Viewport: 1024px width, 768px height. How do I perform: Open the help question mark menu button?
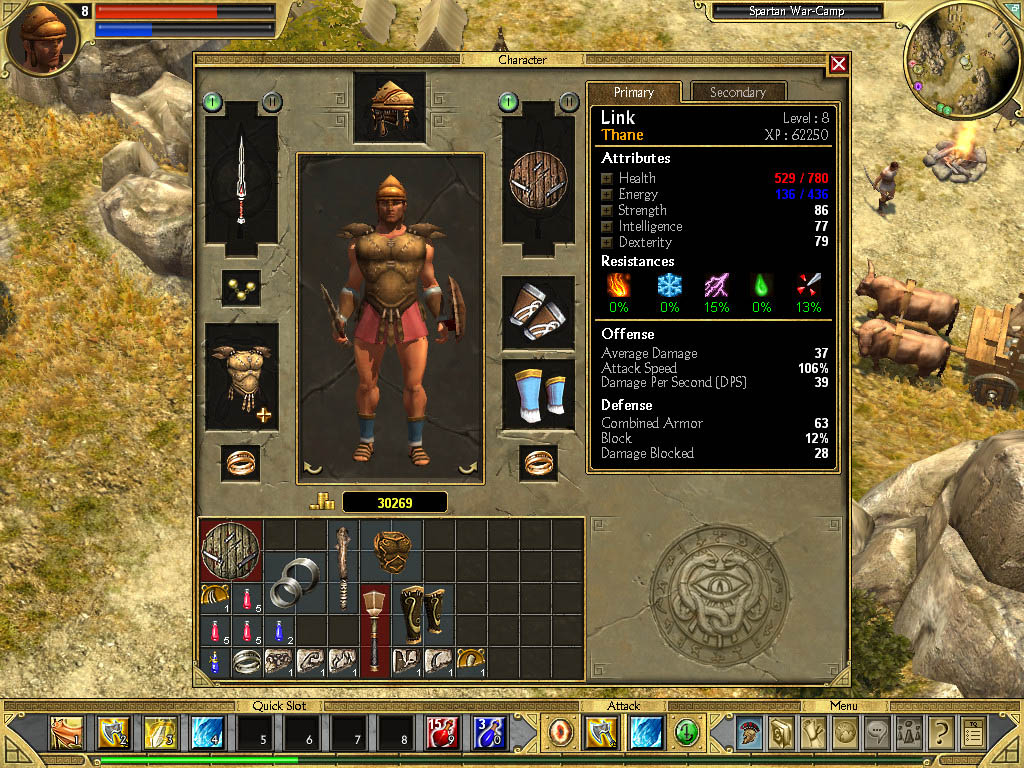(x=939, y=734)
